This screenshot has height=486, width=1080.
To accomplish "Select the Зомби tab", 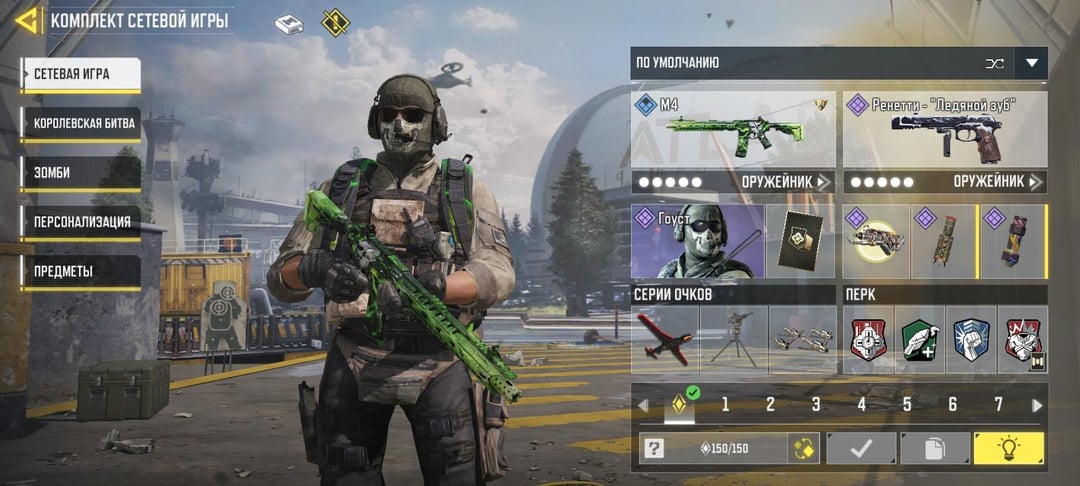I will (x=81, y=174).
